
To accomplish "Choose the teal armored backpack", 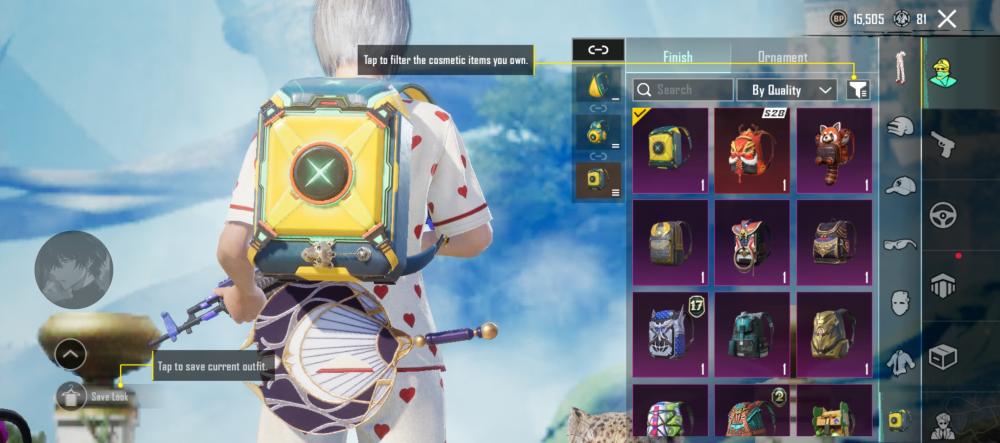I will click(752, 335).
